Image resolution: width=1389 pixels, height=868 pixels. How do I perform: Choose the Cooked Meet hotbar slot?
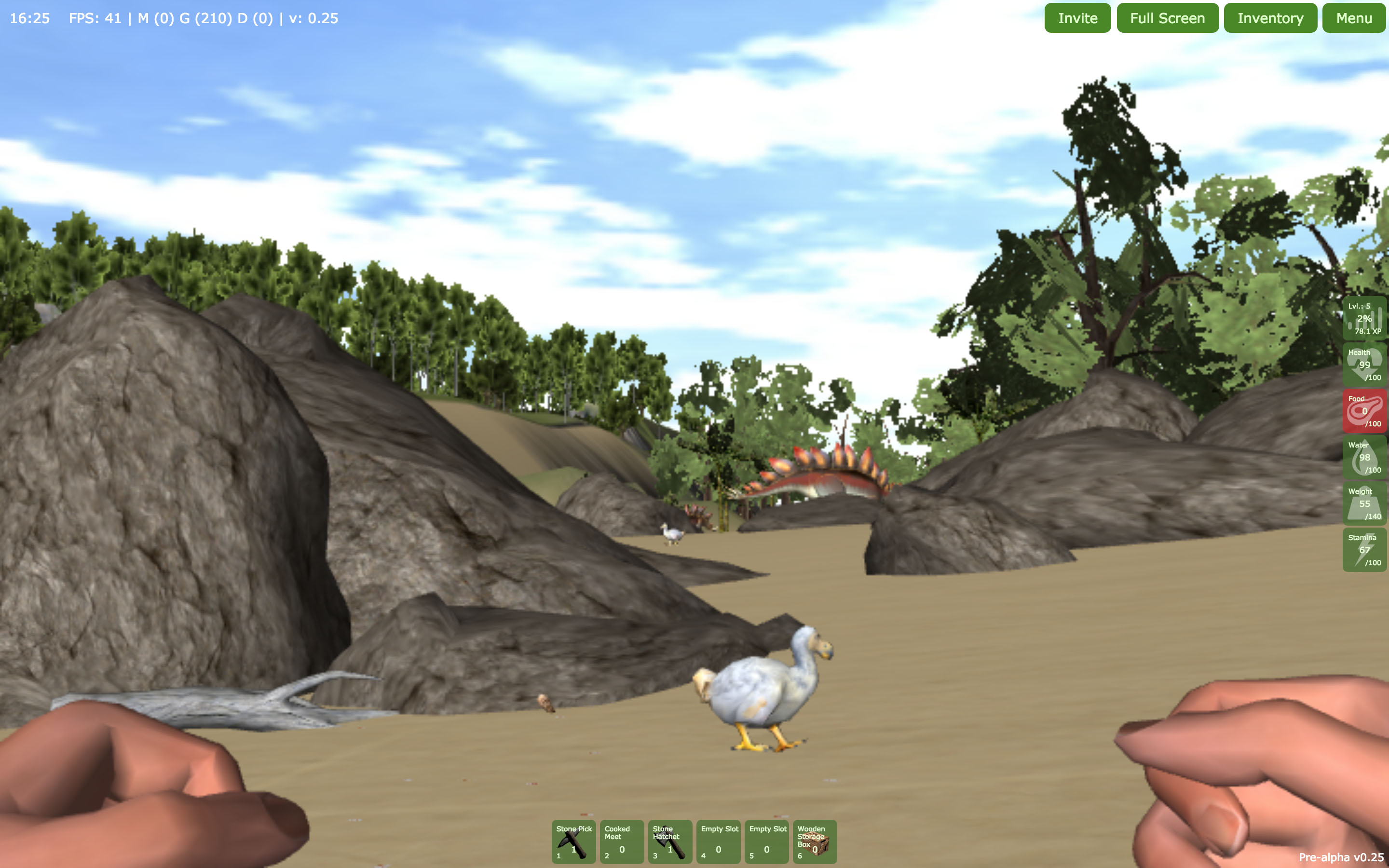[622, 841]
